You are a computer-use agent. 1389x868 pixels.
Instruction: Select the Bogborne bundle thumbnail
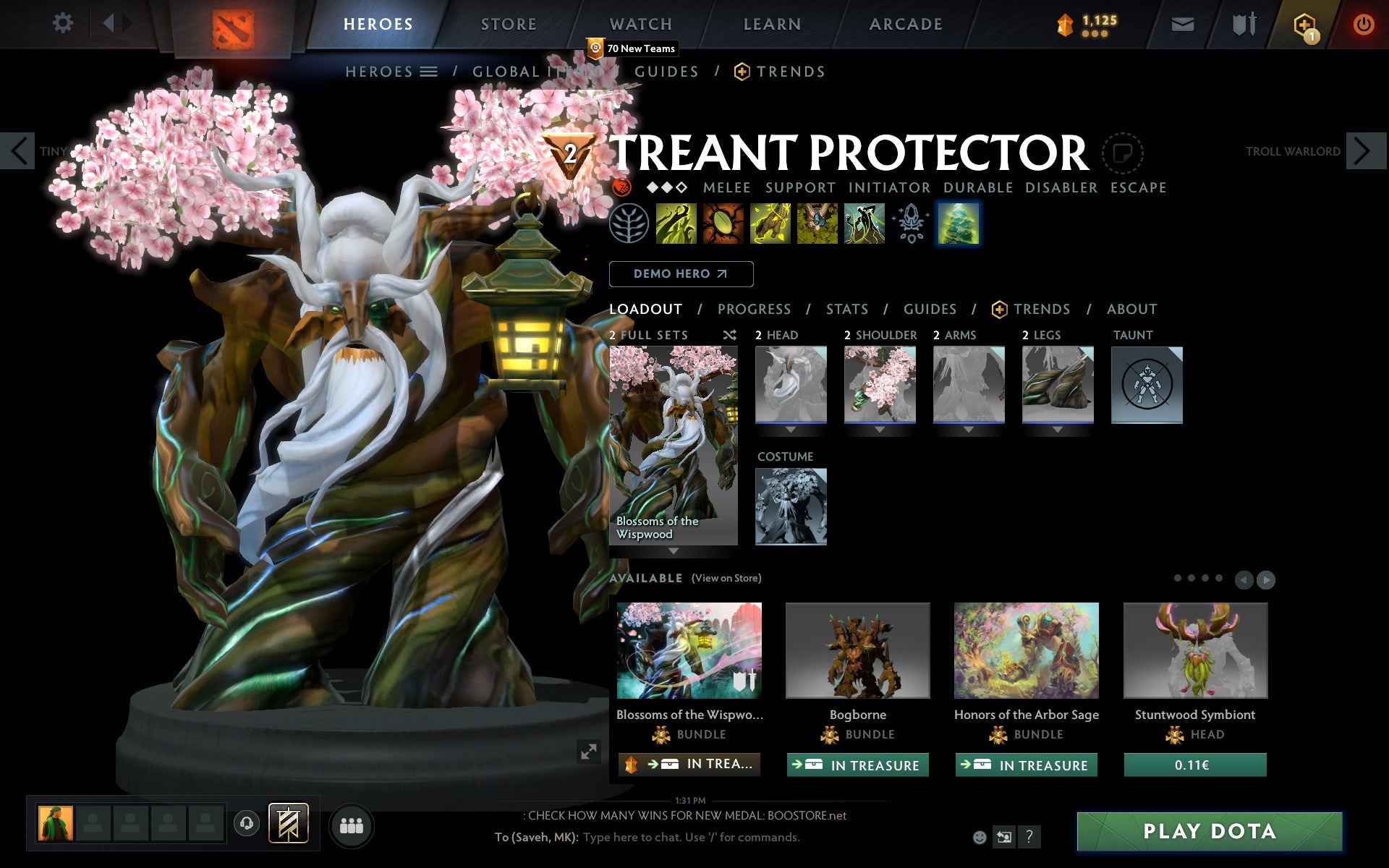click(858, 651)
